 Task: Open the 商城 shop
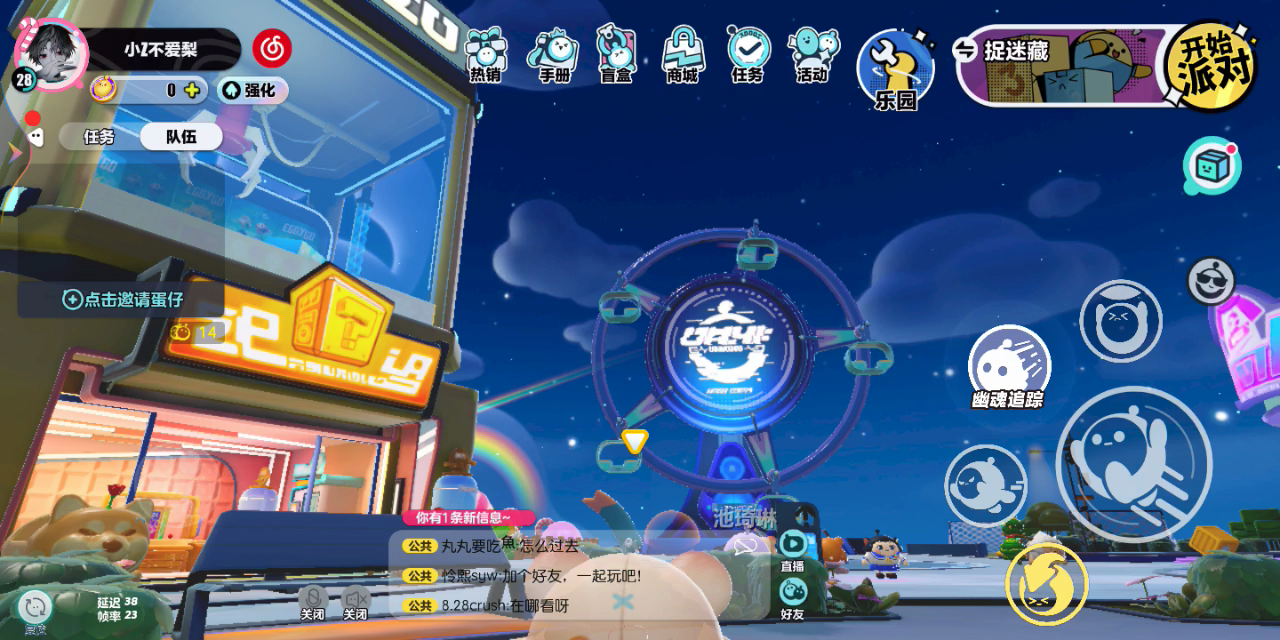(x=683, y=55)
